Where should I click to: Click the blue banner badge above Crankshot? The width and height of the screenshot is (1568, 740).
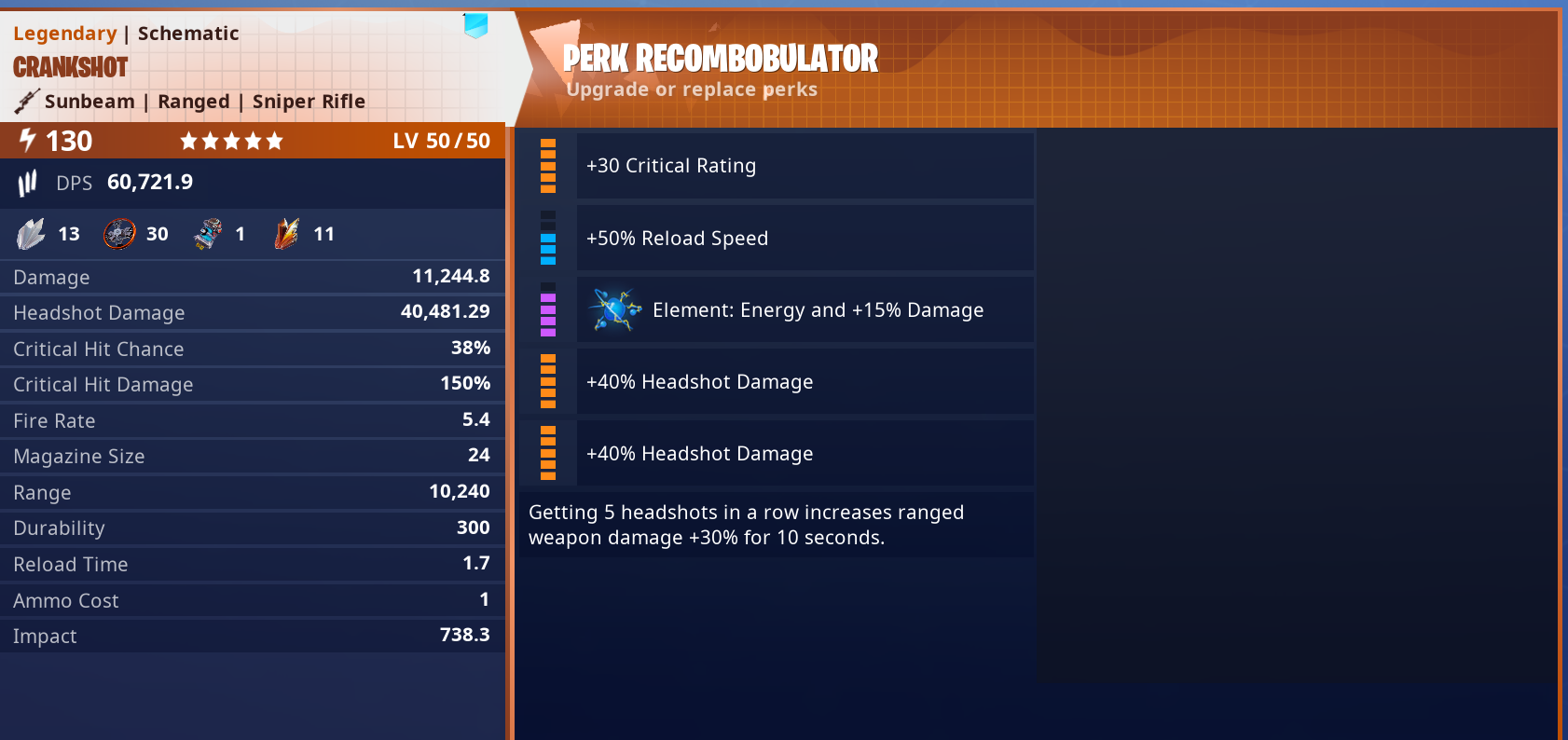pos(475,27)
